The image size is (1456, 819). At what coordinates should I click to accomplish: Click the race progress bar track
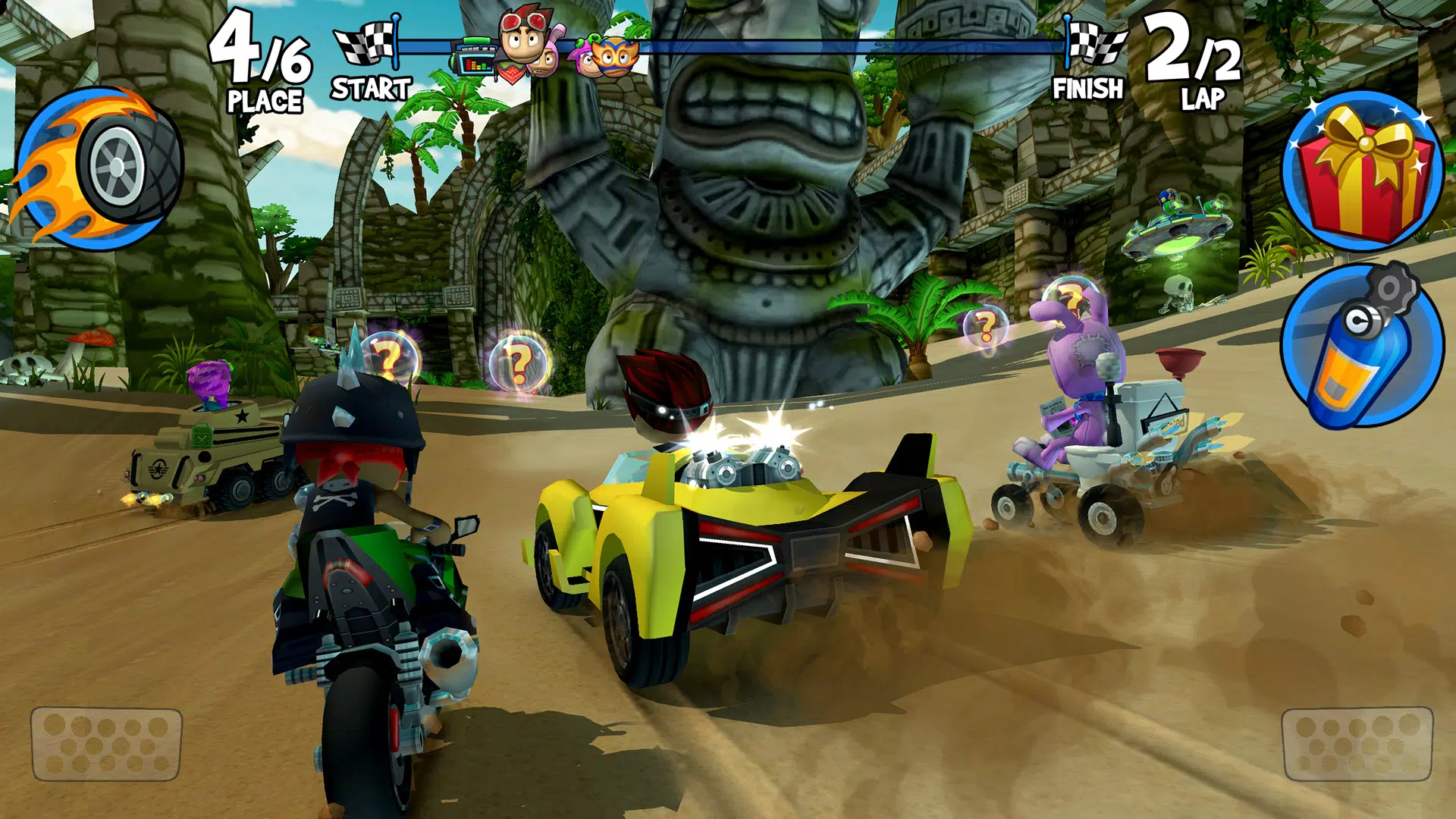(834, 47)
